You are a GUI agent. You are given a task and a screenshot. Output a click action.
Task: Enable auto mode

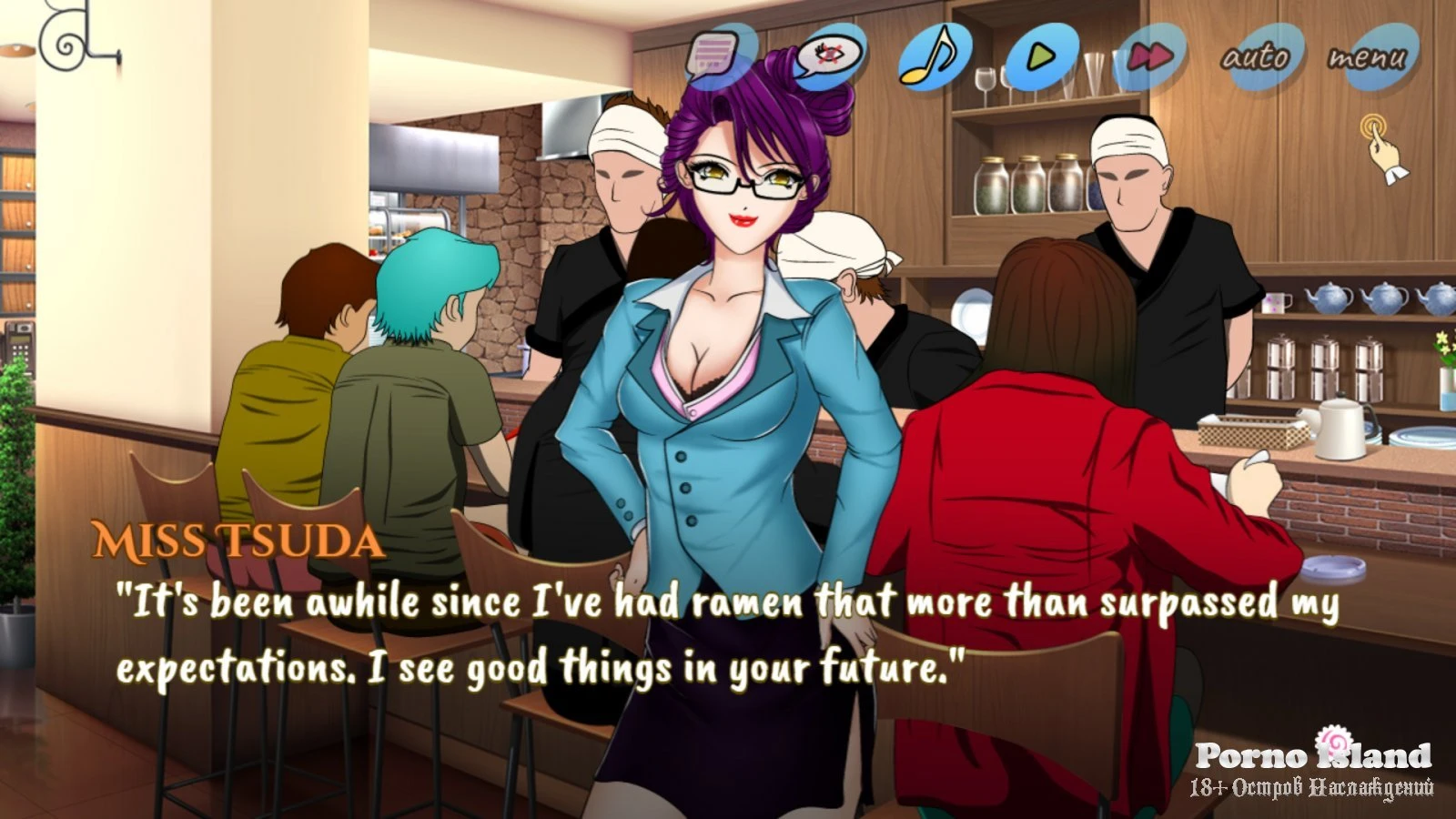[1258, 56]
